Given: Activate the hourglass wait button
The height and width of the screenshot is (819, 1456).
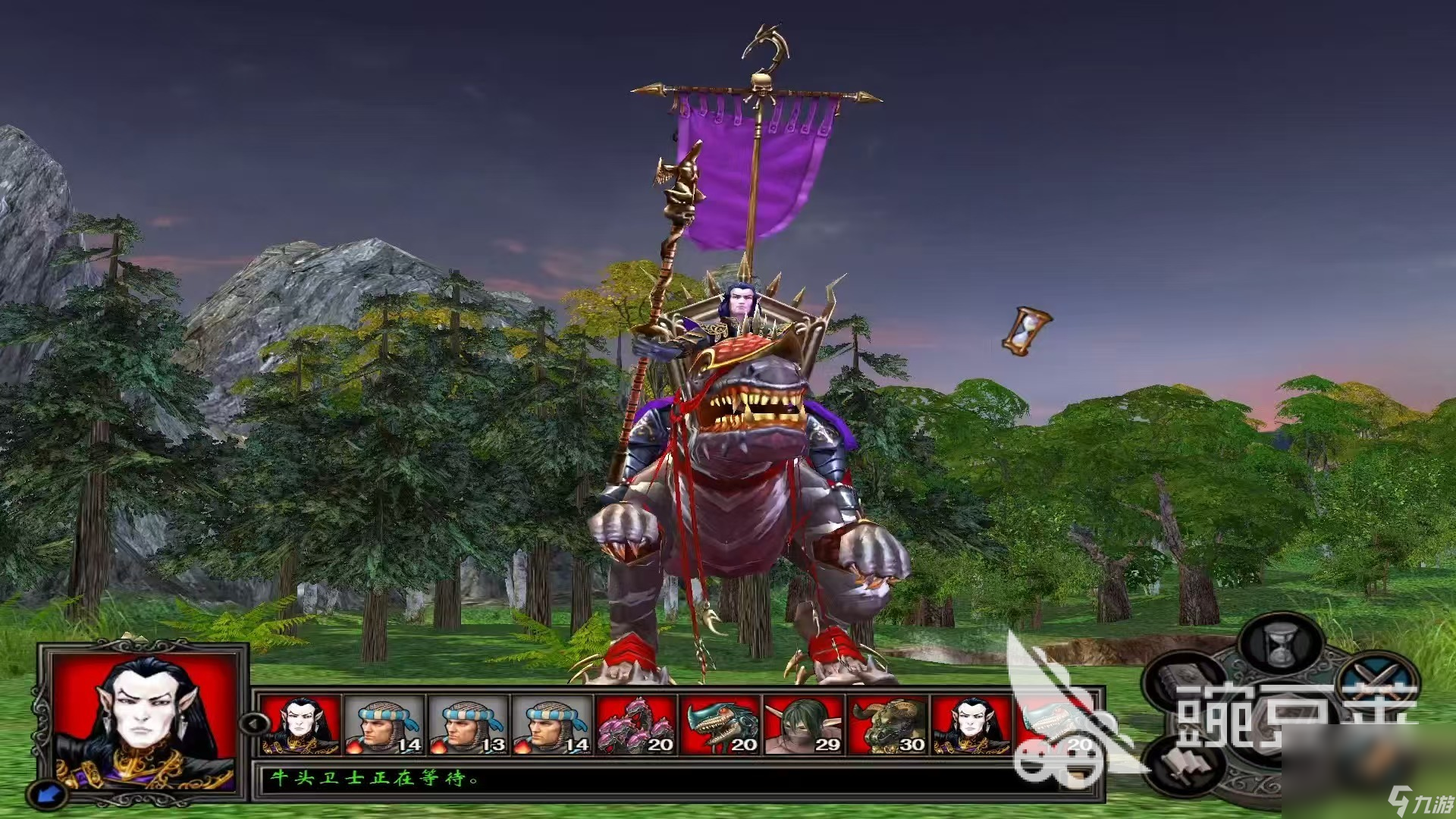Looking at the screenshot, I should tap(1280, 644).
